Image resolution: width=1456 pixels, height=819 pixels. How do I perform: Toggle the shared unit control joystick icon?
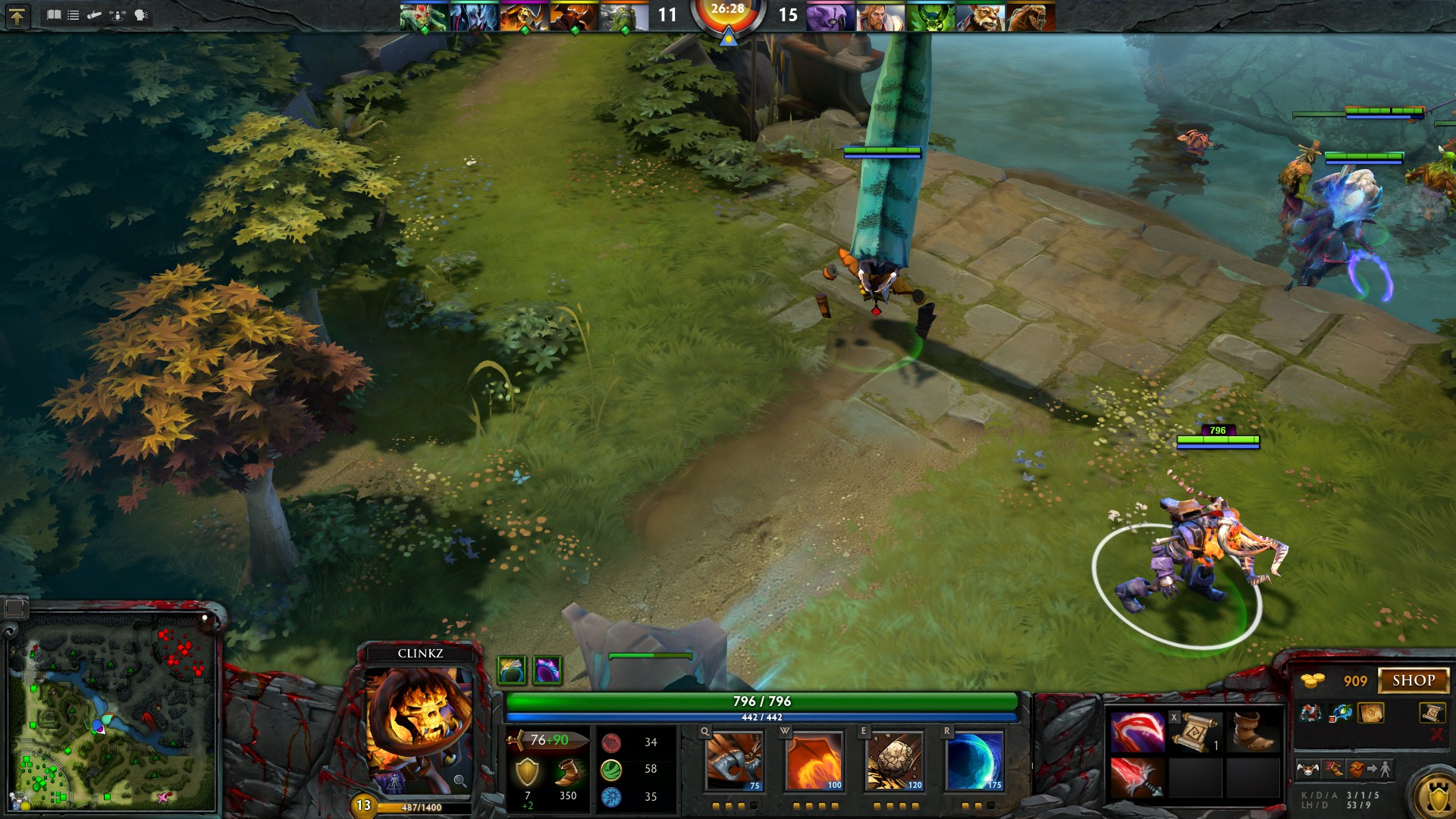click(118, 14)
